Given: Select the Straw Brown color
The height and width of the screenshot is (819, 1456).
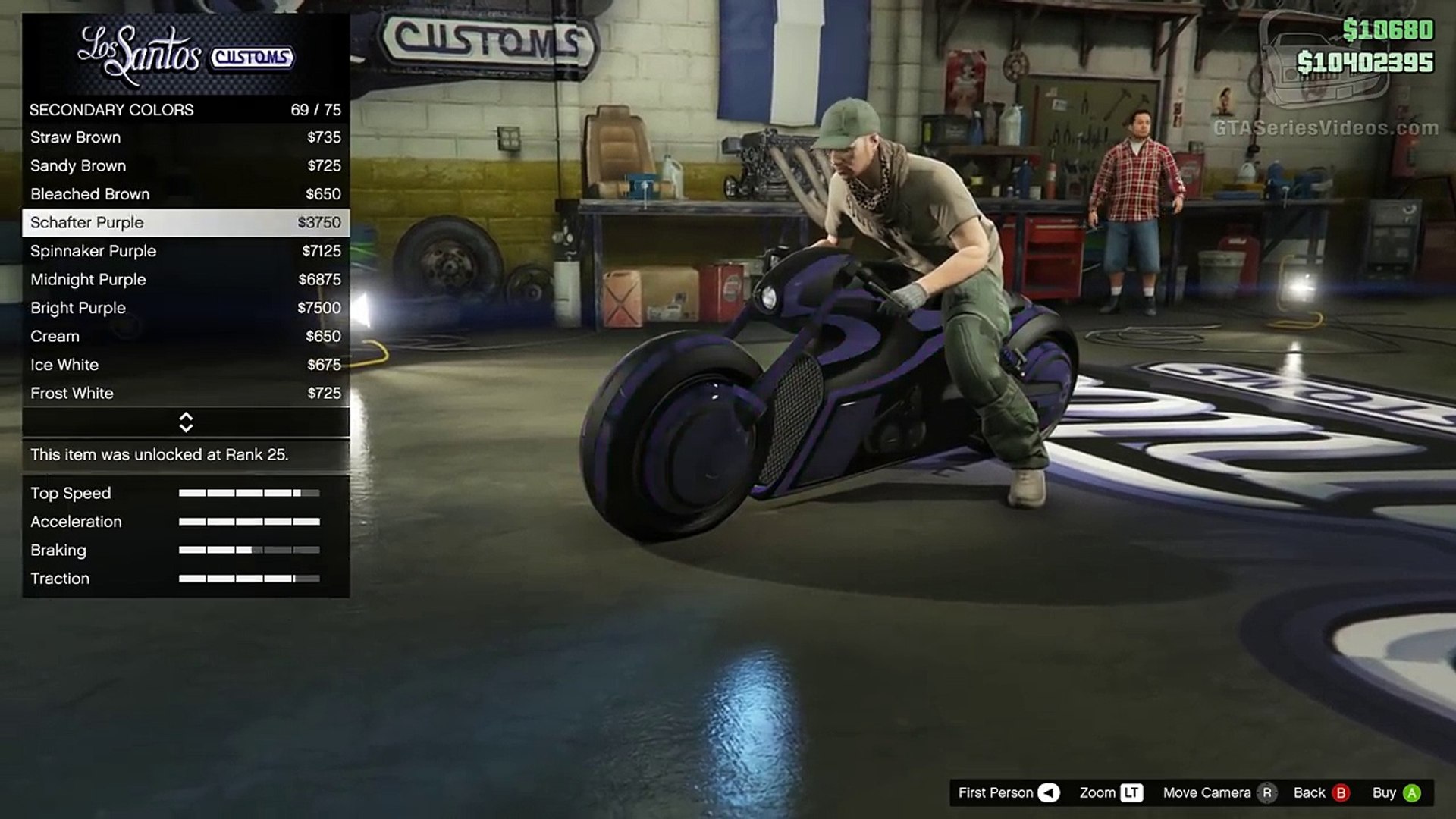Looking at the screenshot, I should coord(185,137).
